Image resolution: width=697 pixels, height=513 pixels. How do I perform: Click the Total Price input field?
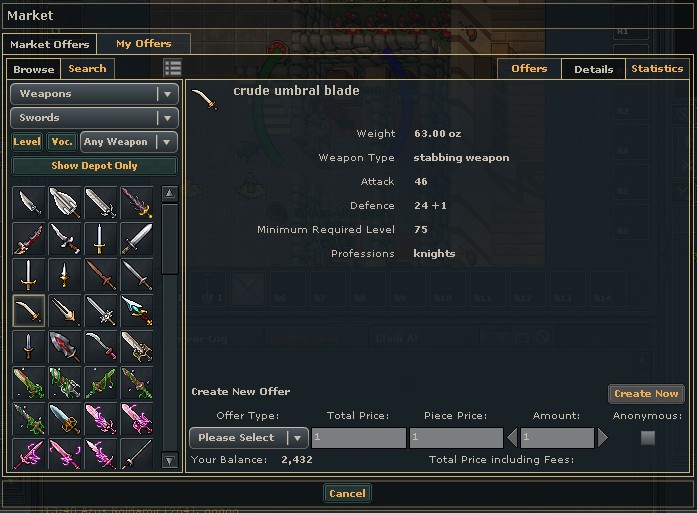click(359, 438)
